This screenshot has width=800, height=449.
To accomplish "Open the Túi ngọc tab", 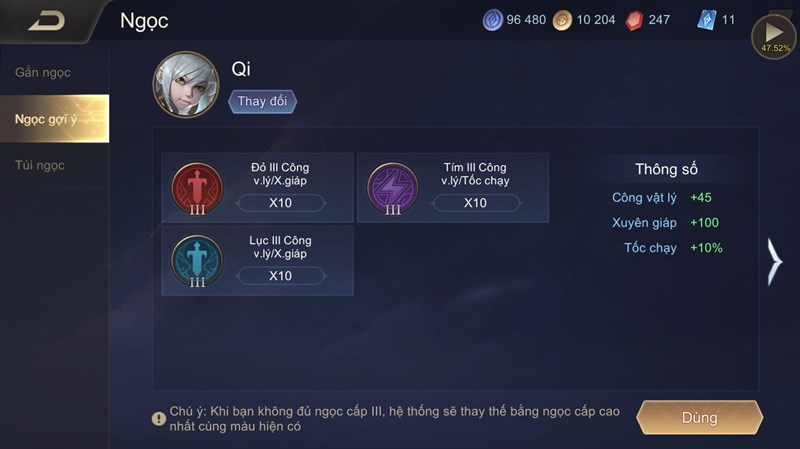I will coord(40,165).
